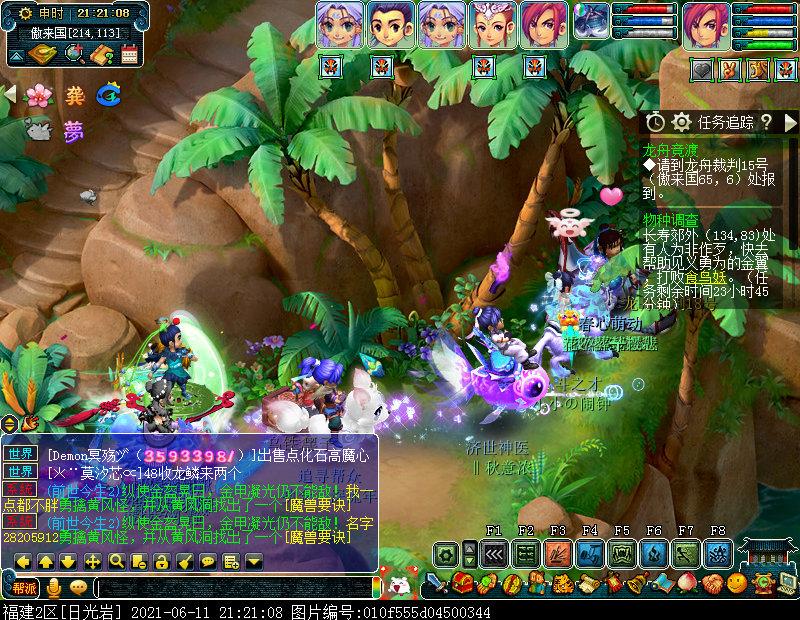The width and height of the screenshot is (800, 620).
Task: Select the player's red-haired character portrait
Action: 707,24
